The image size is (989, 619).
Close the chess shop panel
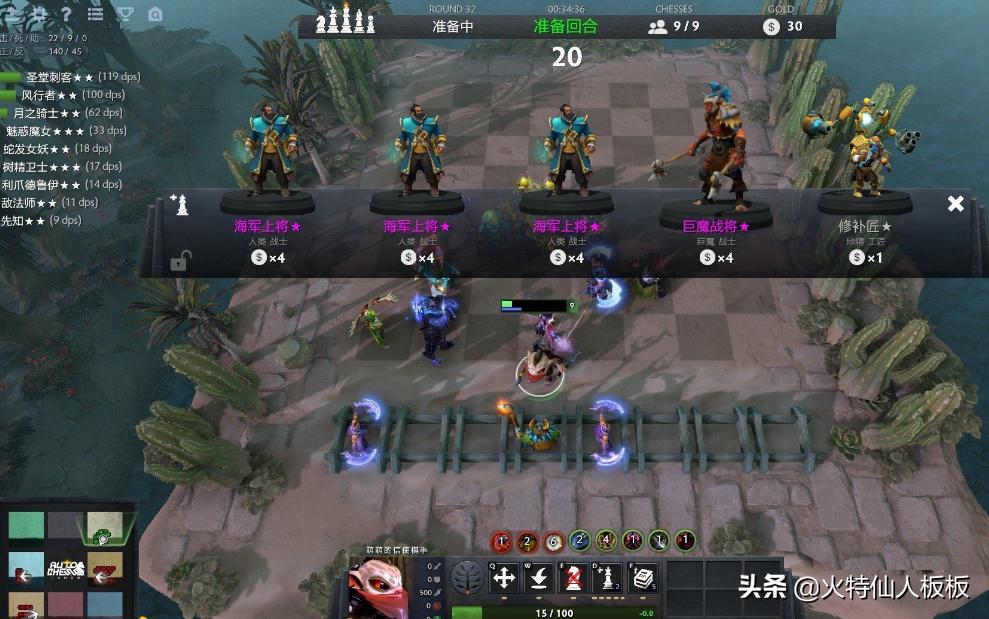coord(956,204)
